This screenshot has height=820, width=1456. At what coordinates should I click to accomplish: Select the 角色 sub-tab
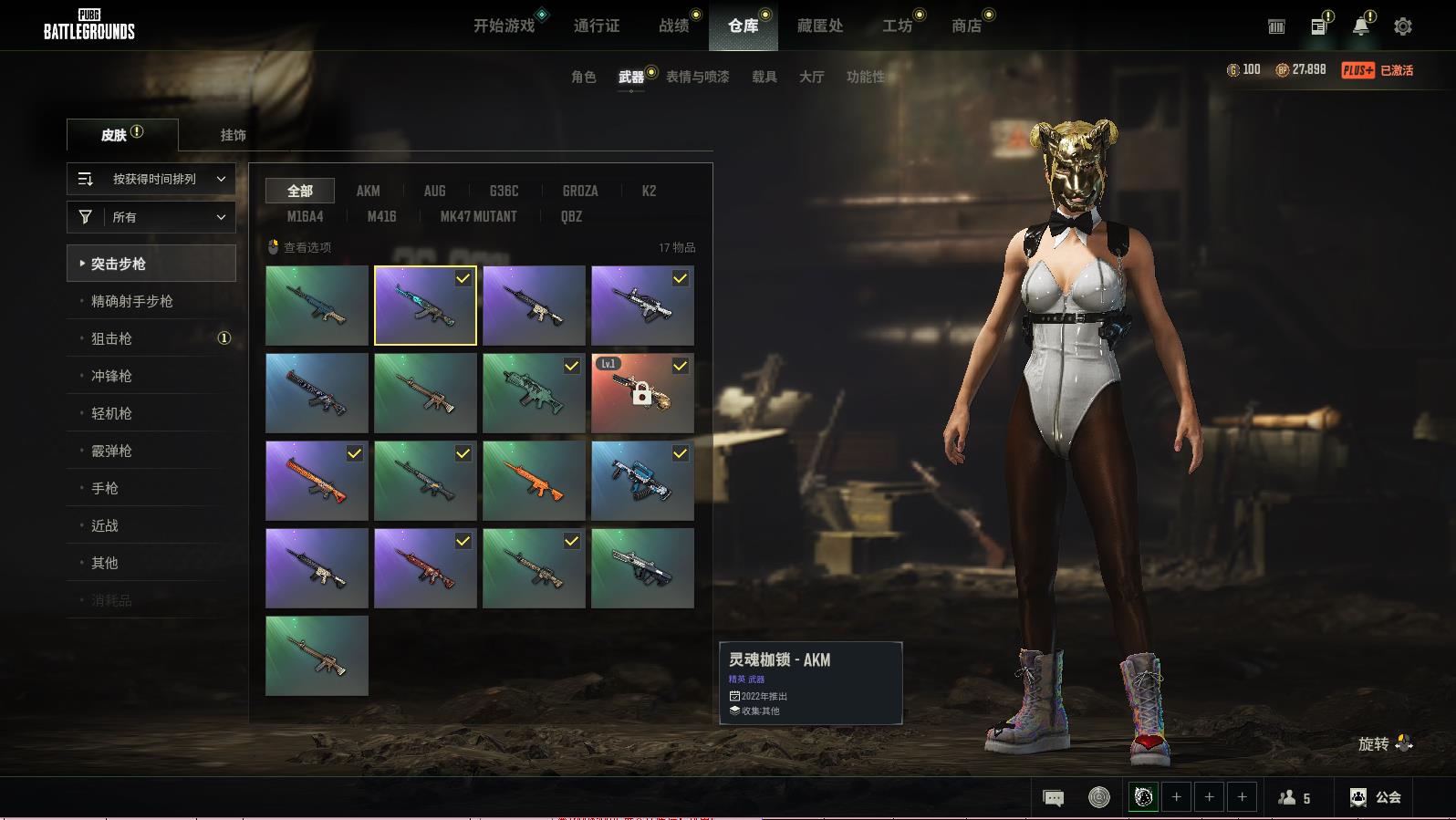pyautogui.click(x=583, y=77)
